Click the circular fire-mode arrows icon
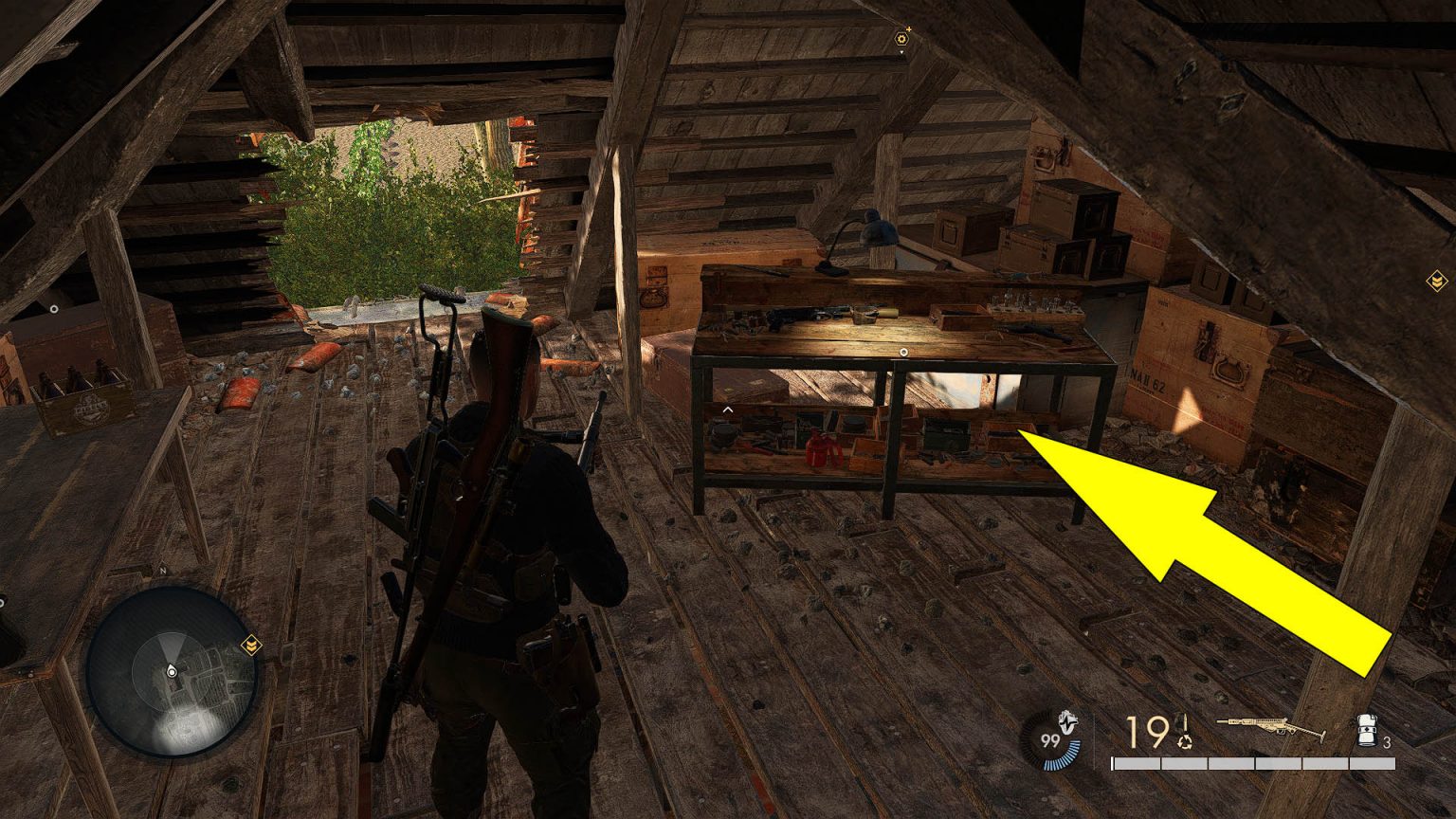The image size is (1456, 819). (x=1185, y=742)
